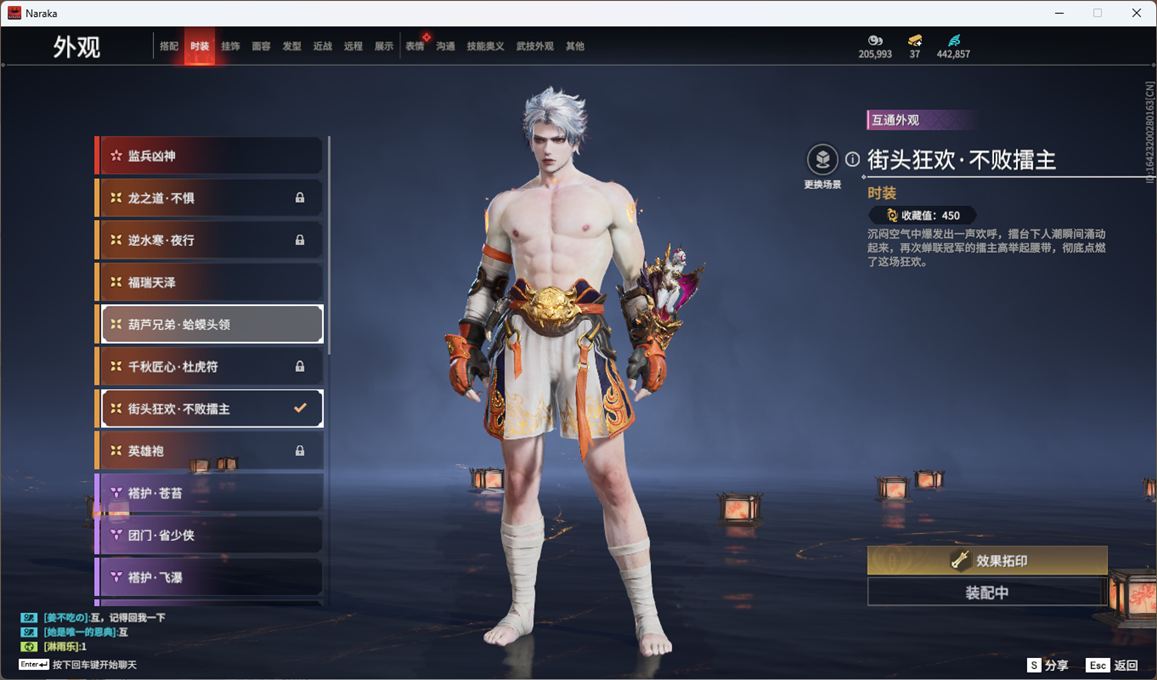Switch to the 搭配 tab
The height and width of the screenshot is (680, 1157).
click(169, 46)
